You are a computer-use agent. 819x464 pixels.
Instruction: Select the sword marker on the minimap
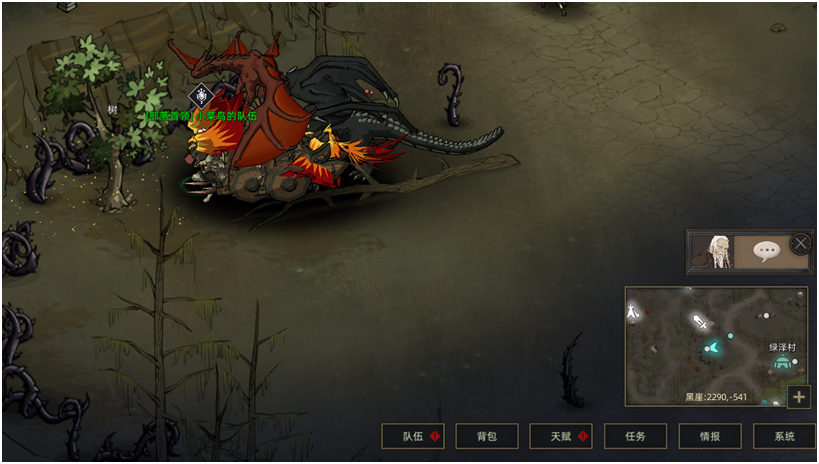pos(701,322)
